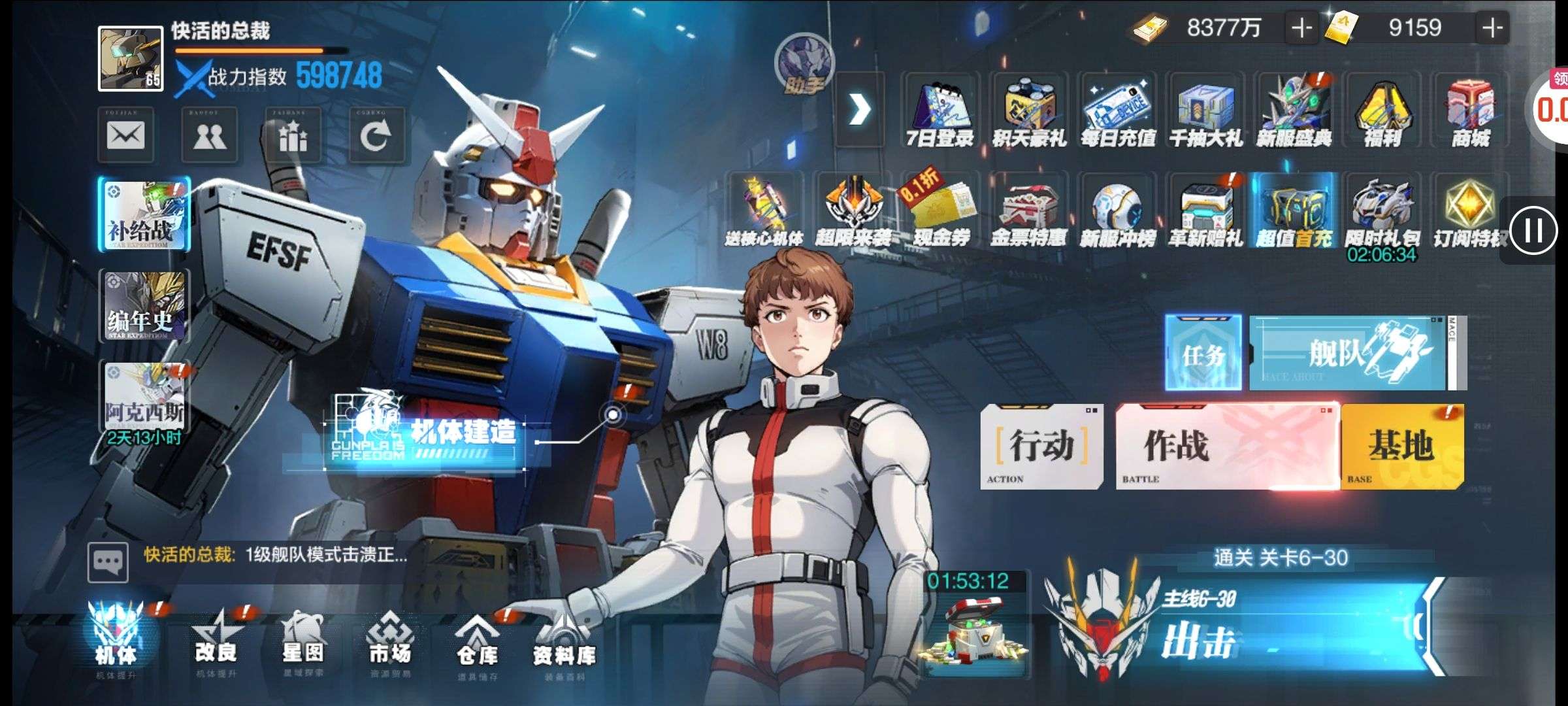Viewport: 1568px width, 706px height.
Task: Enter the 作战 Battle mode
Action: tap(1227, 447)
